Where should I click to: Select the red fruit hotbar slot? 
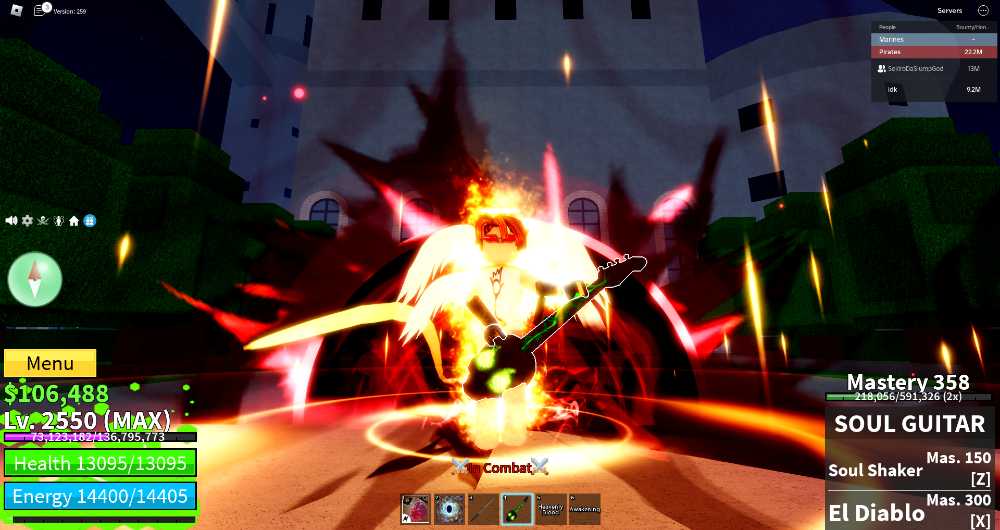[x=416, y=509]
